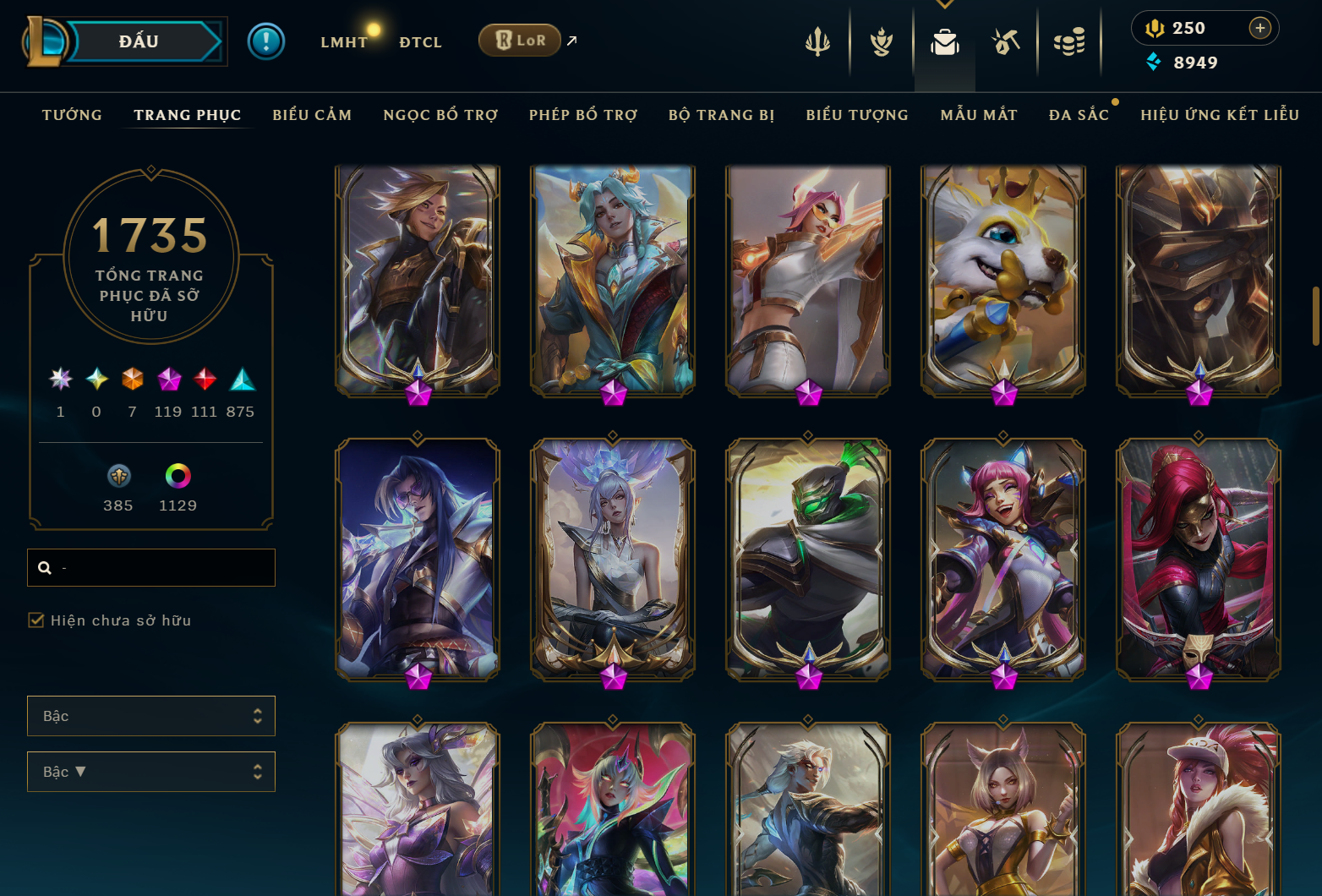Open the MẪU MẮT tab
The width and height of the screenshot is (1322, 896).
point(978,114)
